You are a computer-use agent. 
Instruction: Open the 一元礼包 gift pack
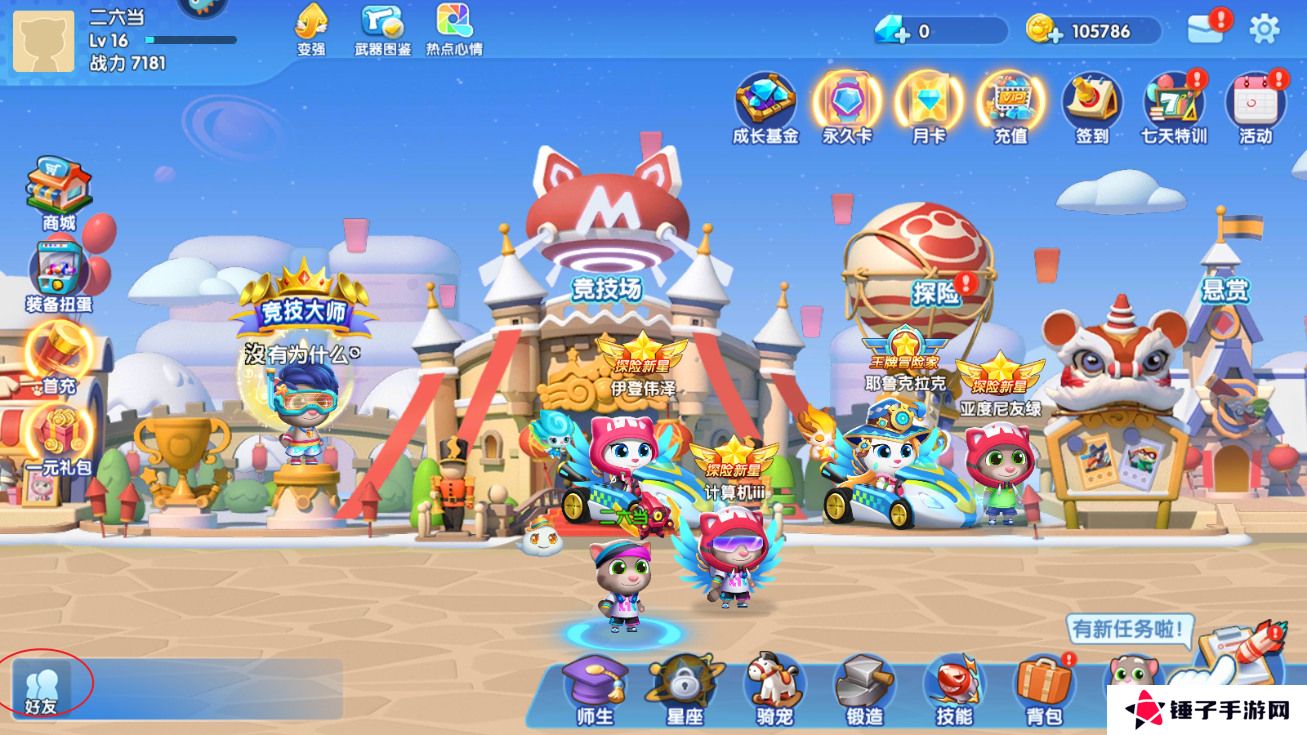58,435
